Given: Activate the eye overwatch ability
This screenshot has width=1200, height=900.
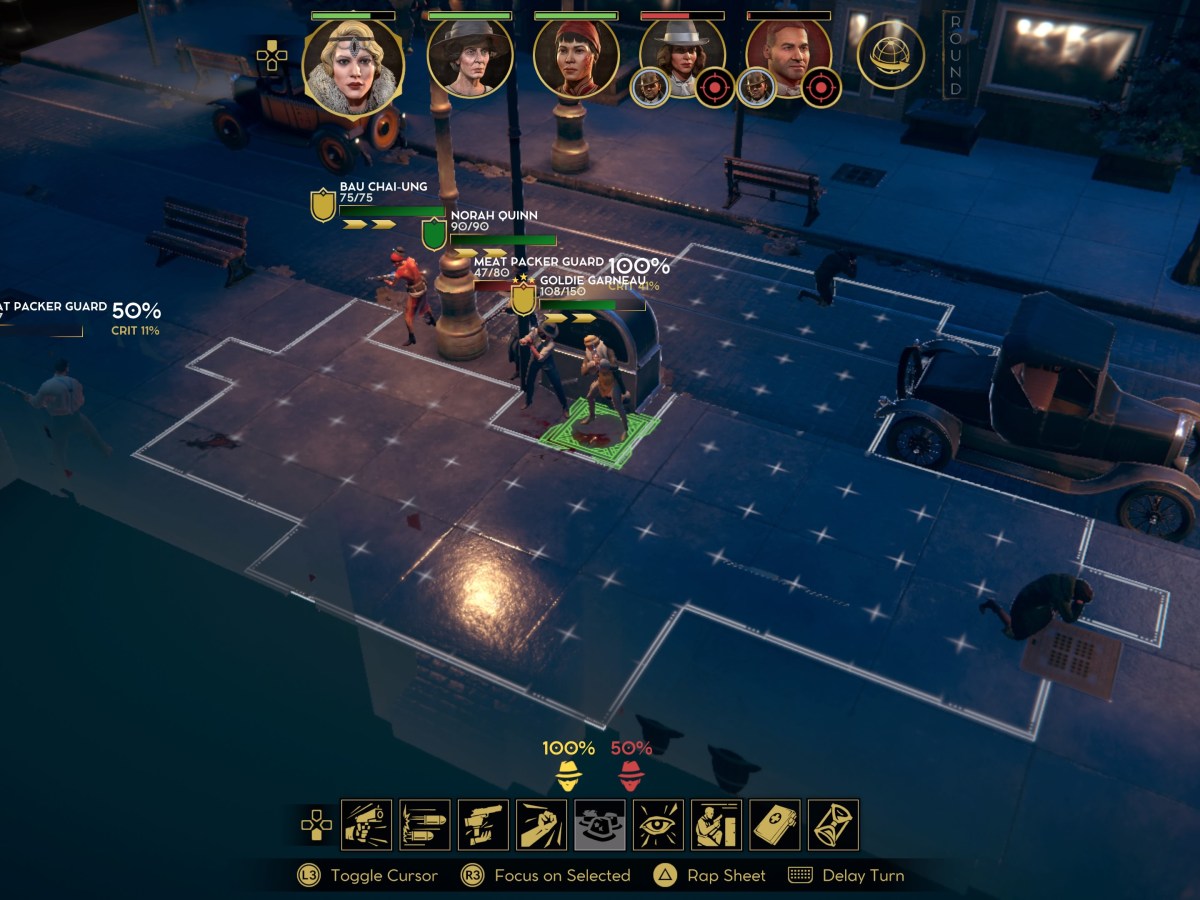Looking at the screenshot, I should [658, 825].
